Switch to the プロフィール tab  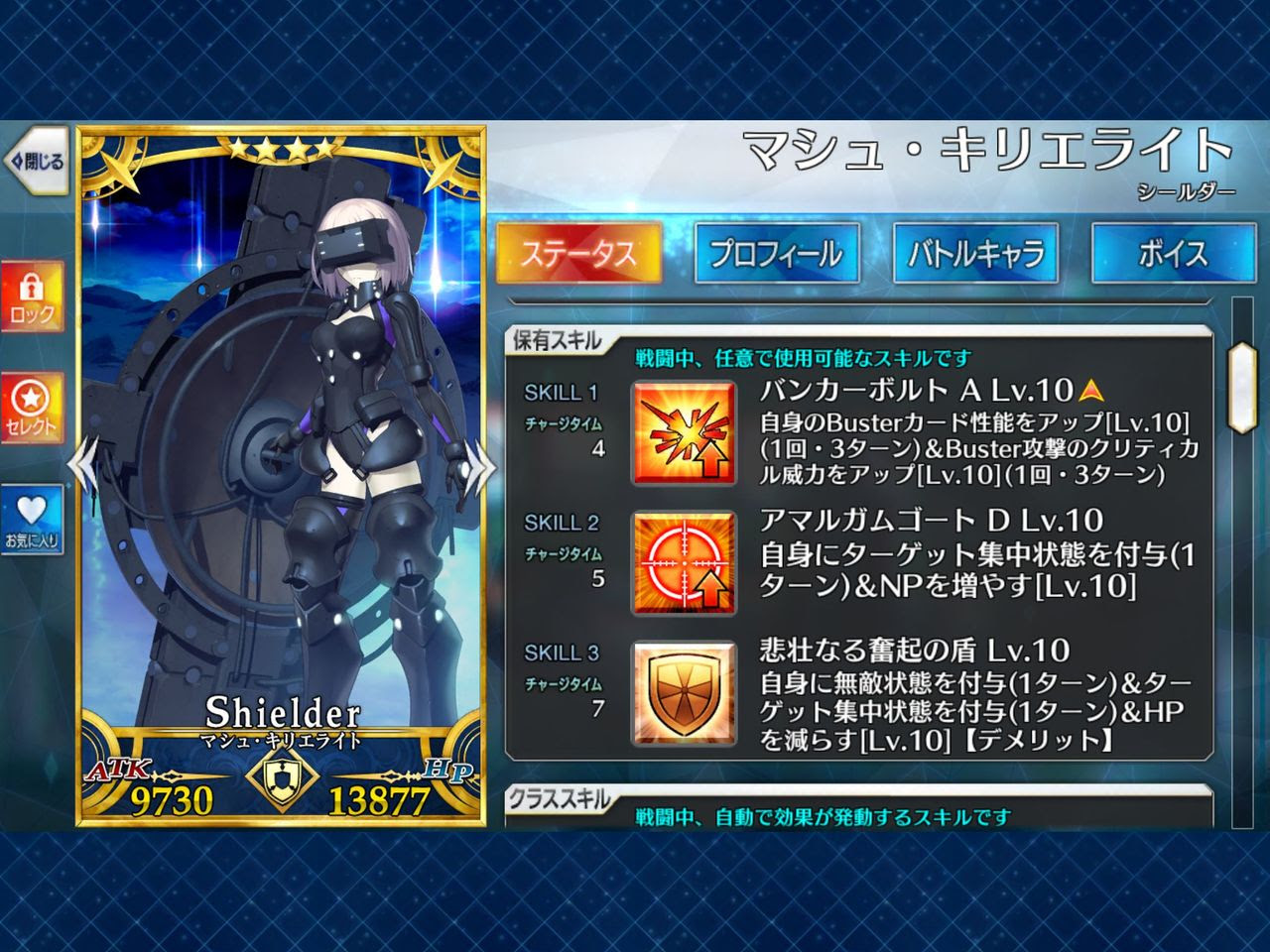click(x=777, y=254)
